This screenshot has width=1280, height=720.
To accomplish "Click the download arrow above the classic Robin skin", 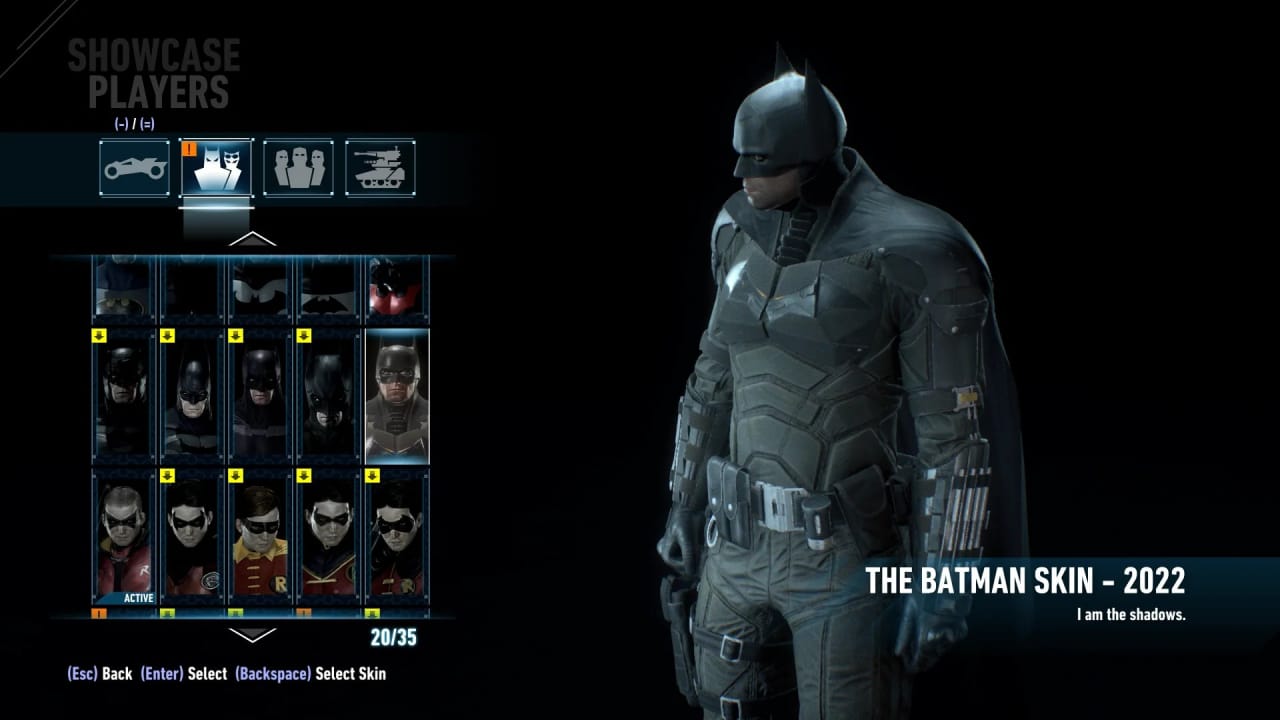I will tap(237, 476).
